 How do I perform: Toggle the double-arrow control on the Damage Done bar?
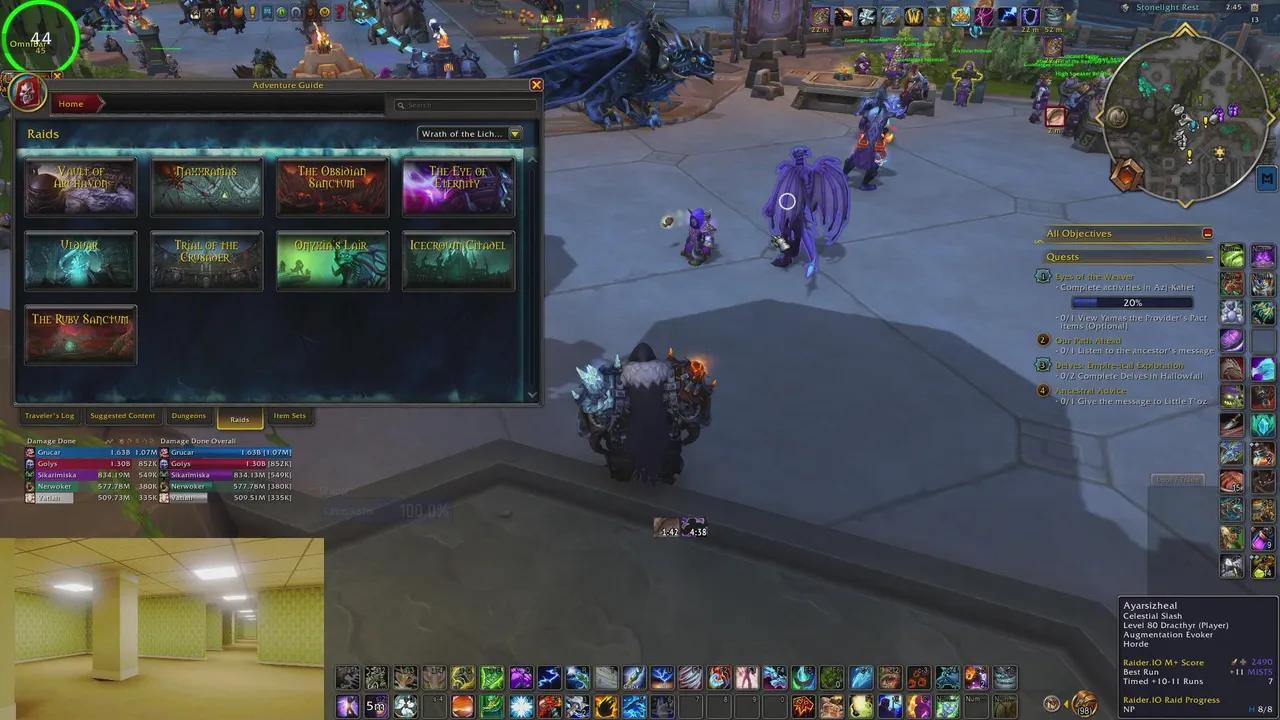[108, 441]
